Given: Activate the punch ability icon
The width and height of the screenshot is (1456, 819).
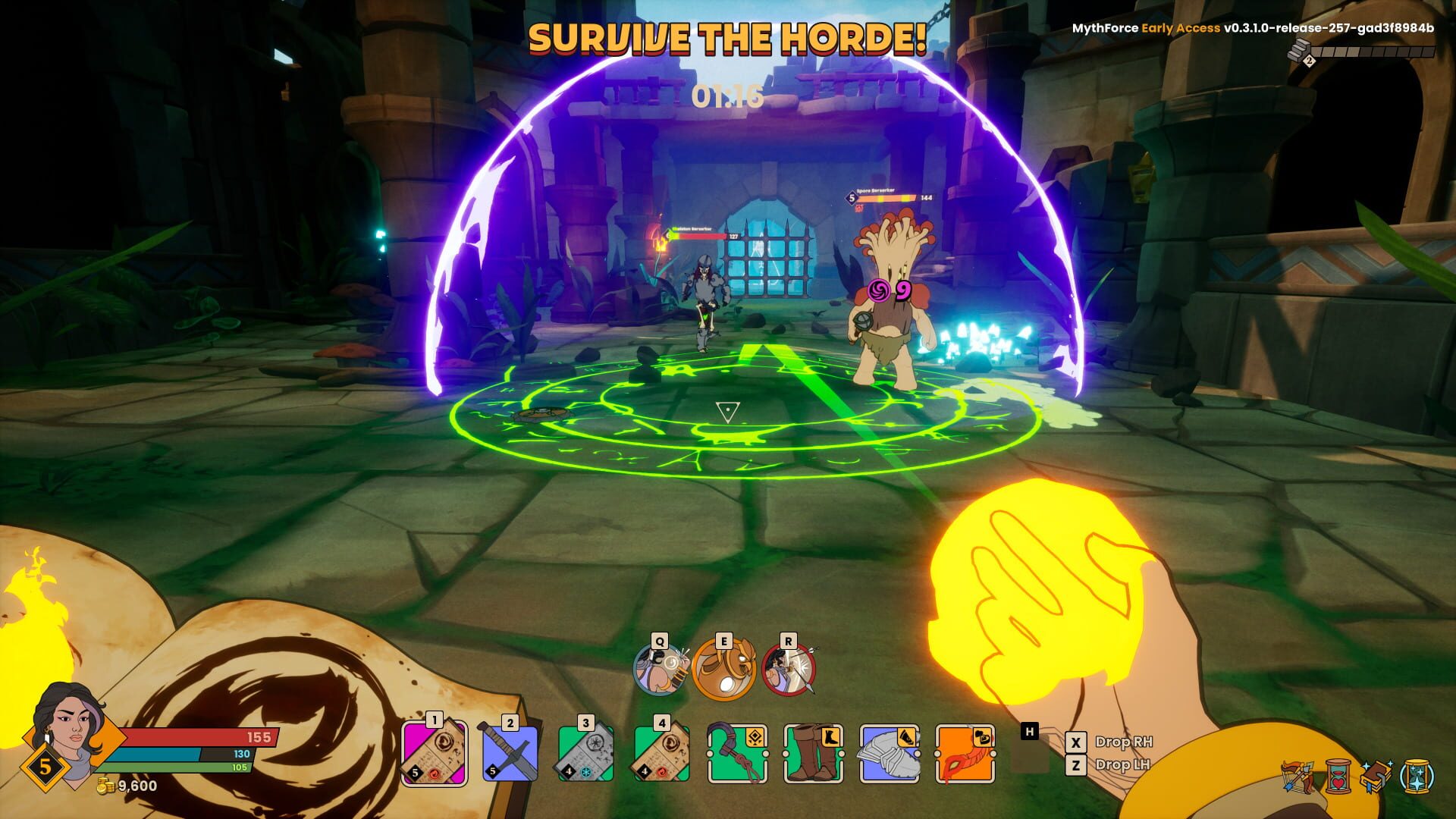Looking at the screenshot, I should tap(660, 669).
